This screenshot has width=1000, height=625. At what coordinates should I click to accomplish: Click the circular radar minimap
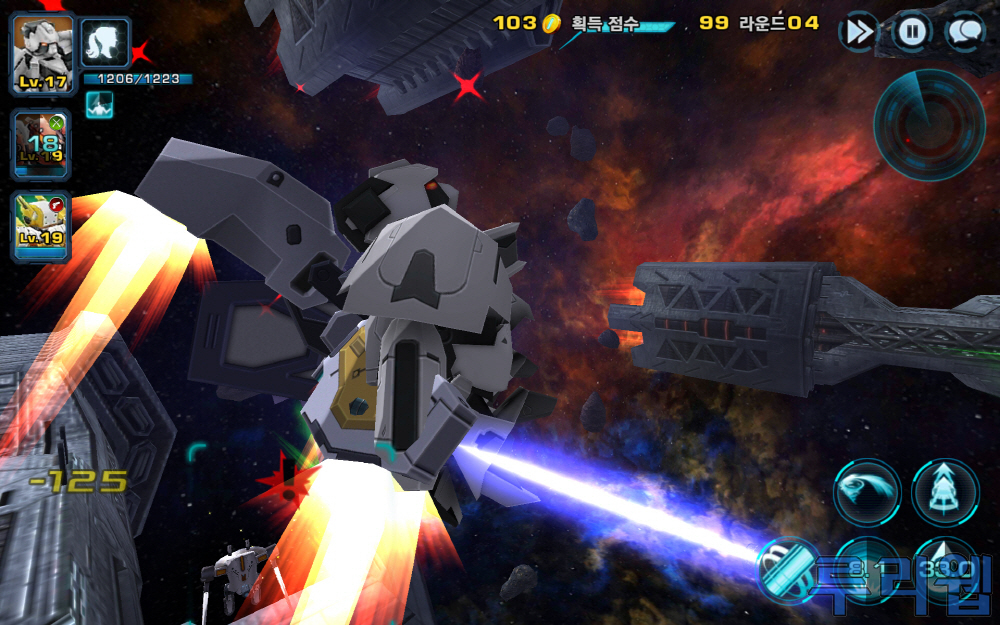coord(929,124)
